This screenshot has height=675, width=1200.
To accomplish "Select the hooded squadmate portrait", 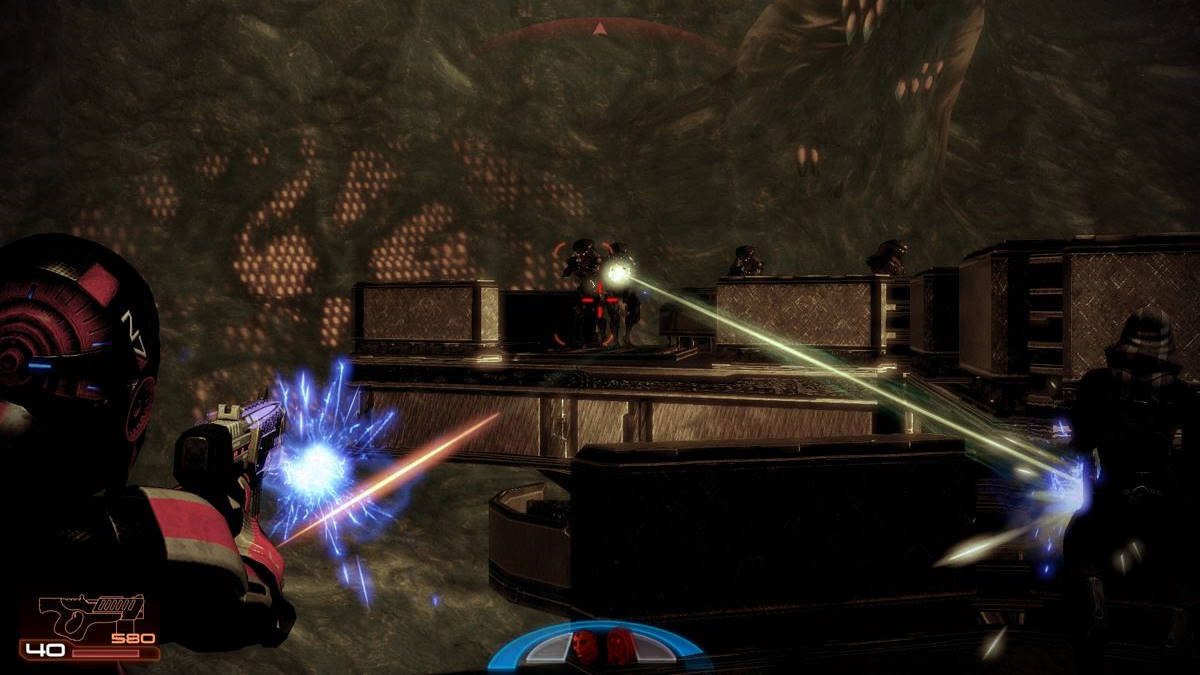I will tap(619, 646).
